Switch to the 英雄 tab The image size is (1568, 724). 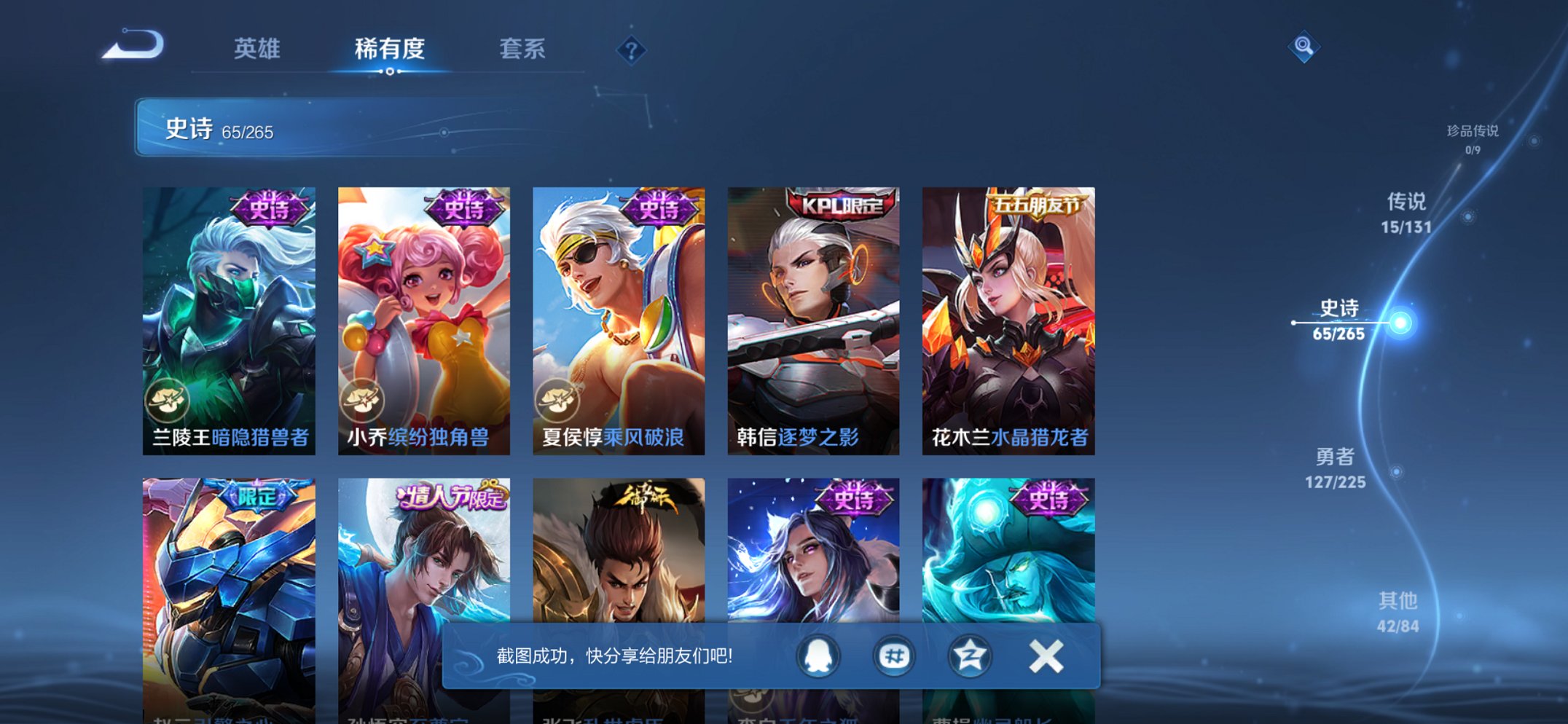[259, 50]
